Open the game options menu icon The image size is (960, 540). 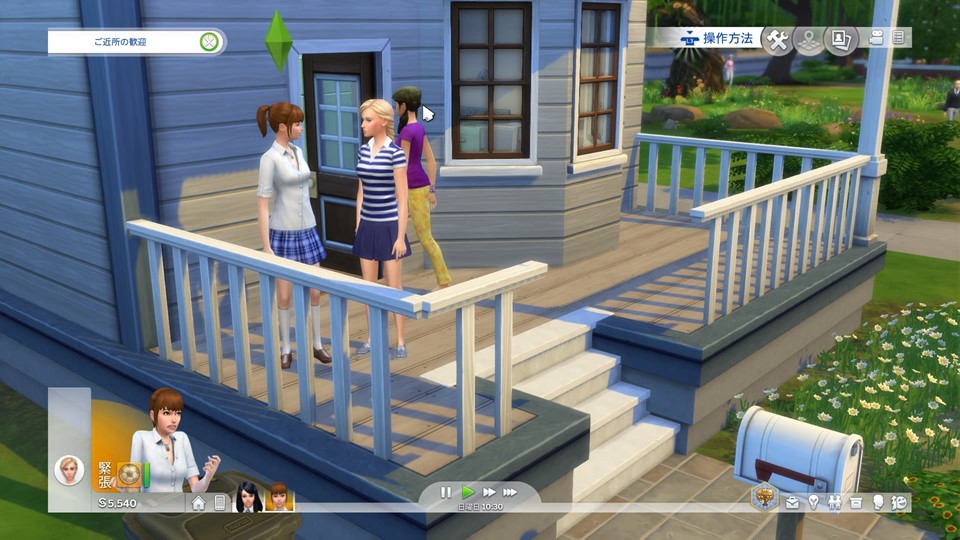coord(898,38)
